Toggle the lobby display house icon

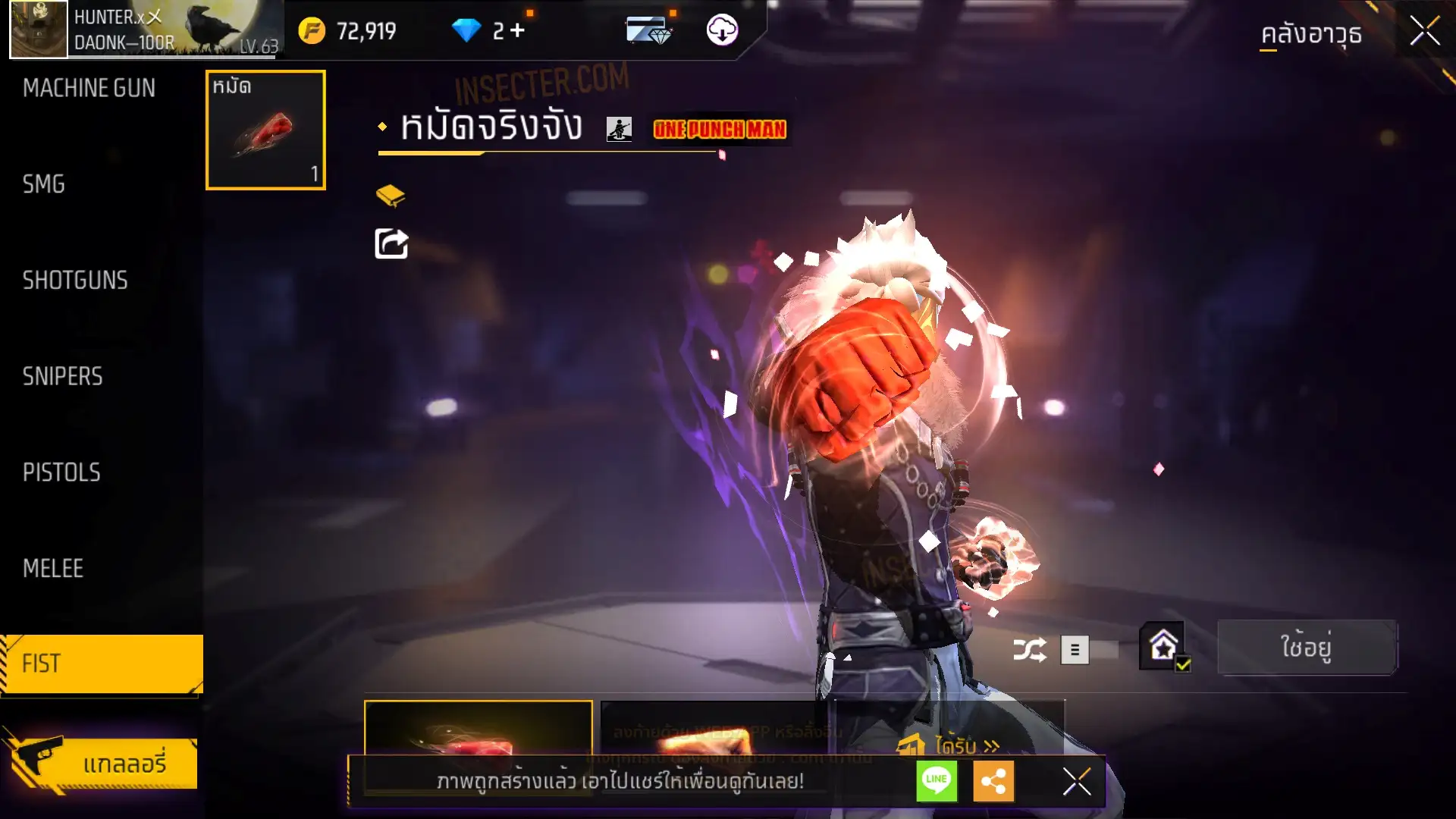click(x=1164, y=647)
